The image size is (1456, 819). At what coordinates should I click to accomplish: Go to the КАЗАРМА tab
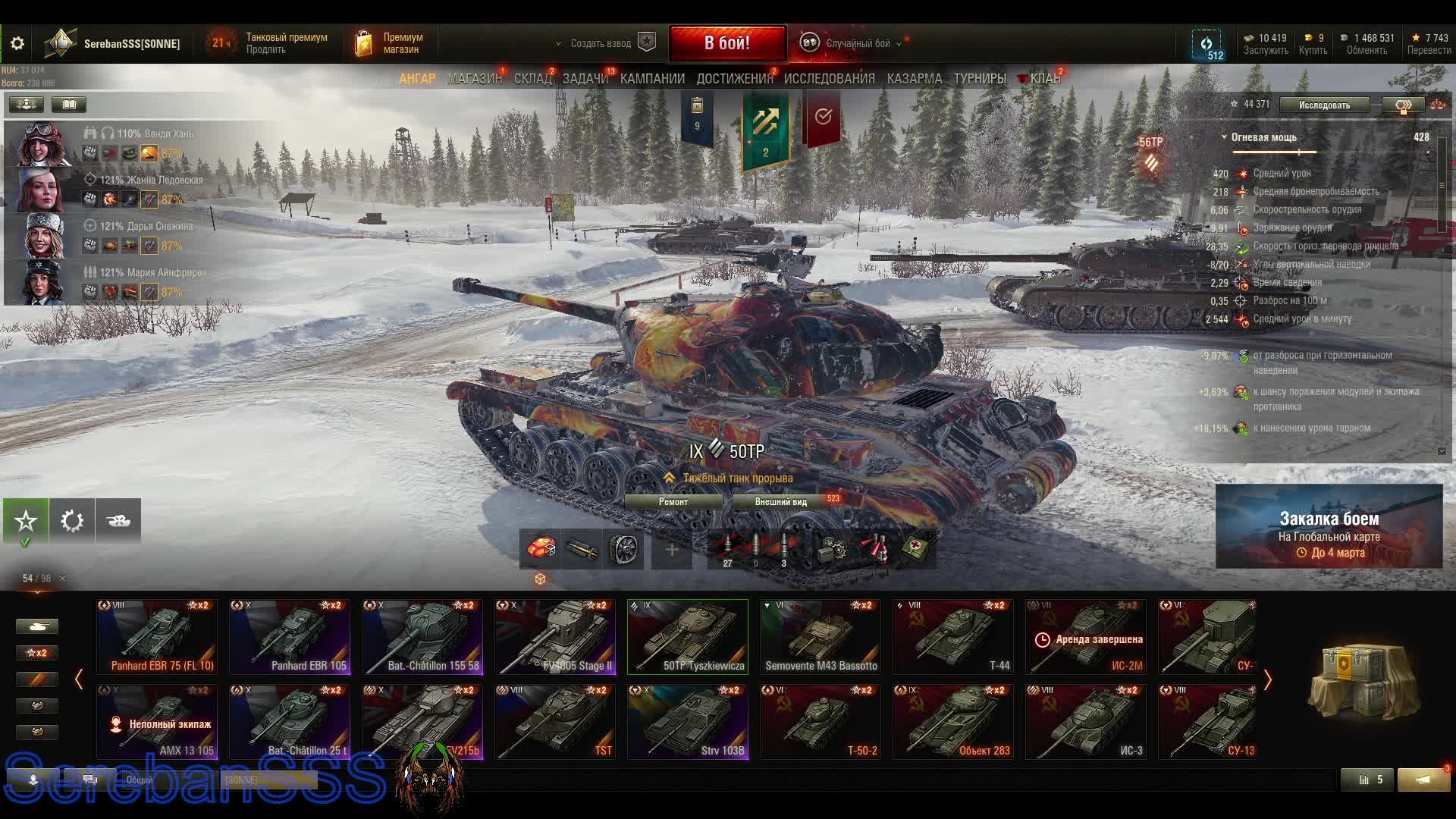(x=914, y=79)
